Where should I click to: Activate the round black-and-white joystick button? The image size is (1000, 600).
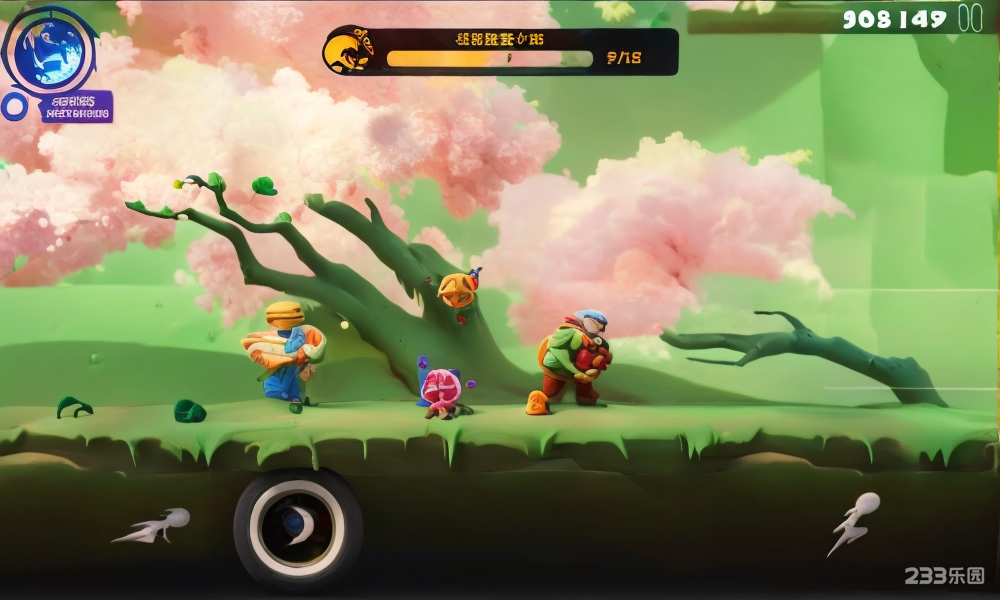point(297,525)
